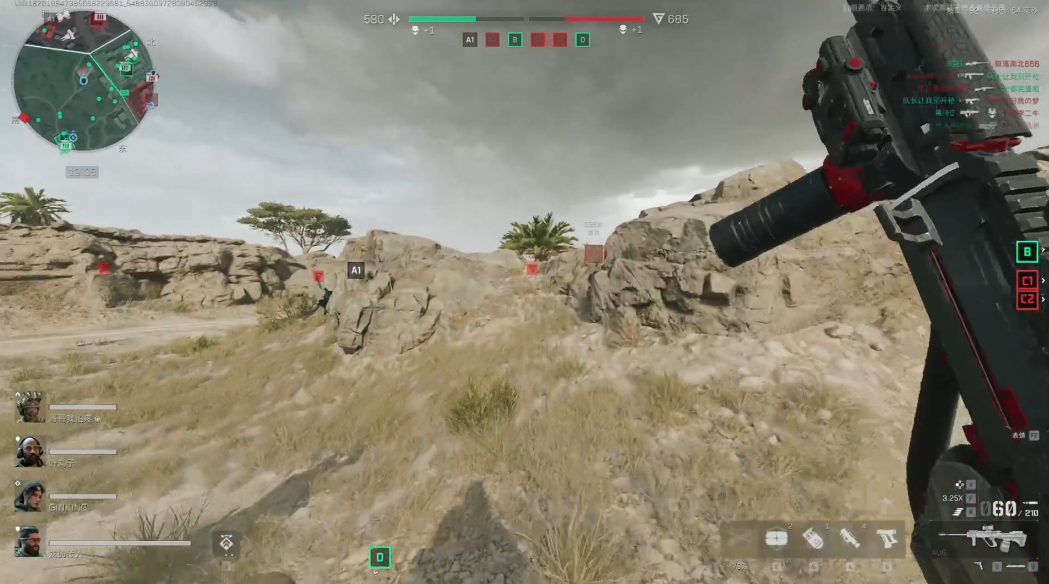1049x584 pixels.
Task: Select the A1 objective marker in top bar
Action: tap(470, 40)
